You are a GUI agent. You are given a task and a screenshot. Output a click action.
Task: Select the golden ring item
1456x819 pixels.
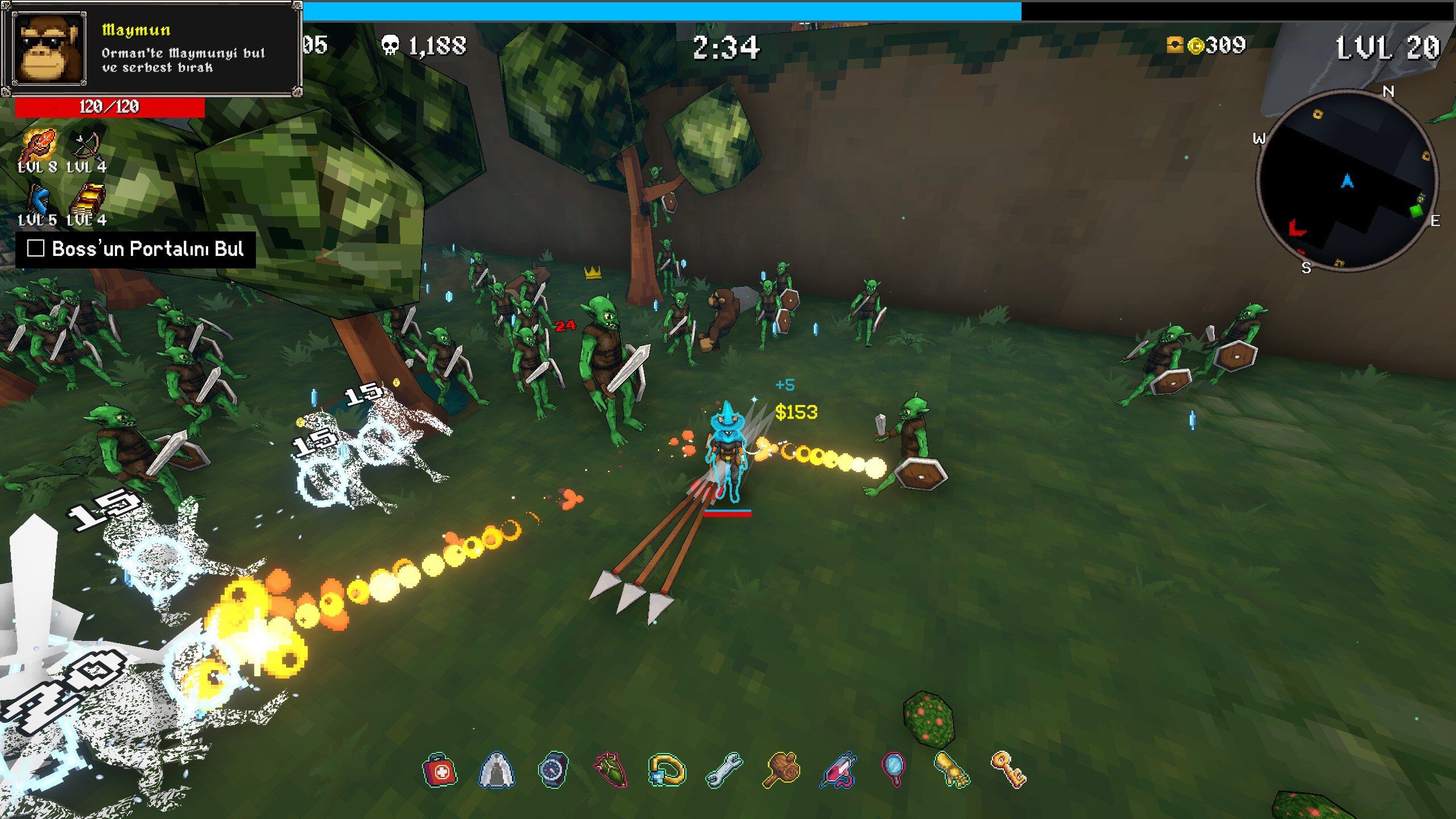(x=667, y=771)
